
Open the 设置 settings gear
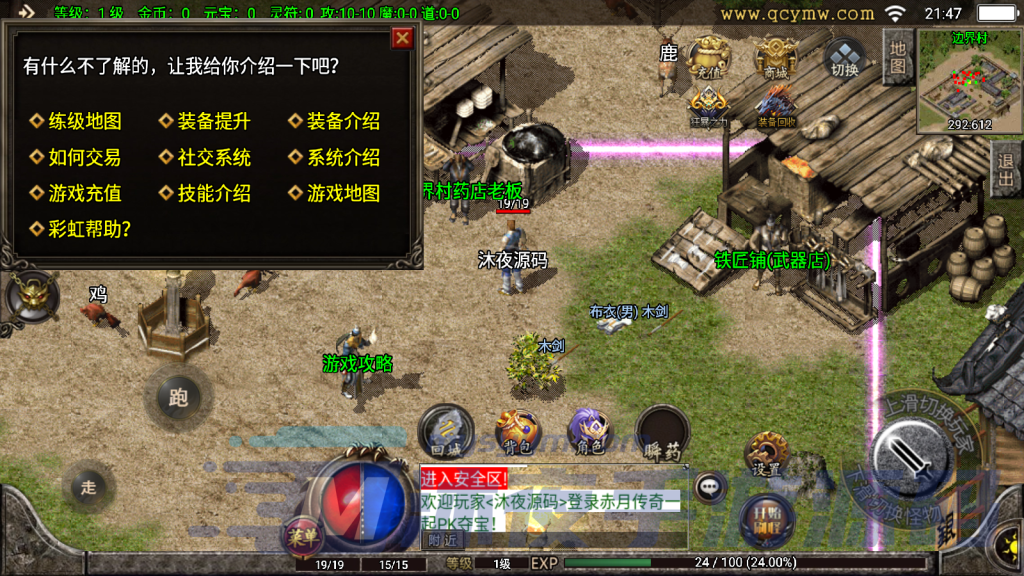[x=767, y=455]
